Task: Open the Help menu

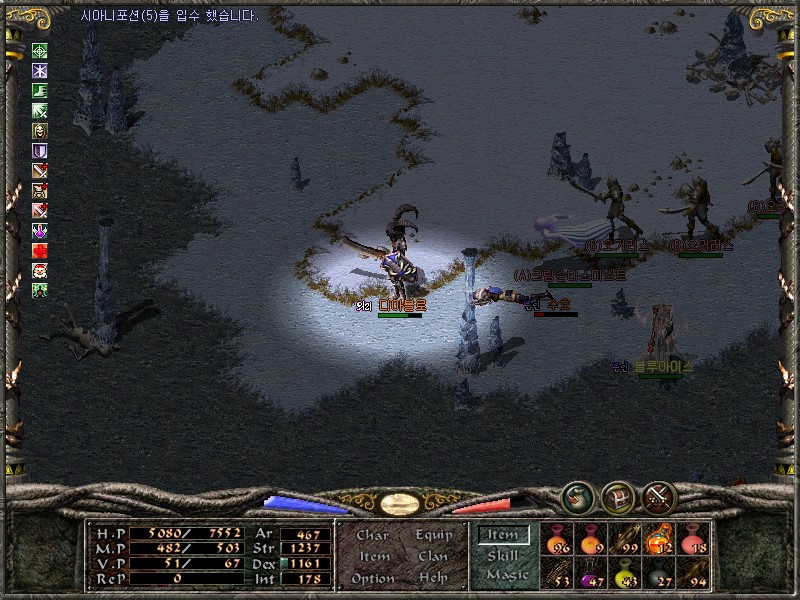Action: coord(433,578)
